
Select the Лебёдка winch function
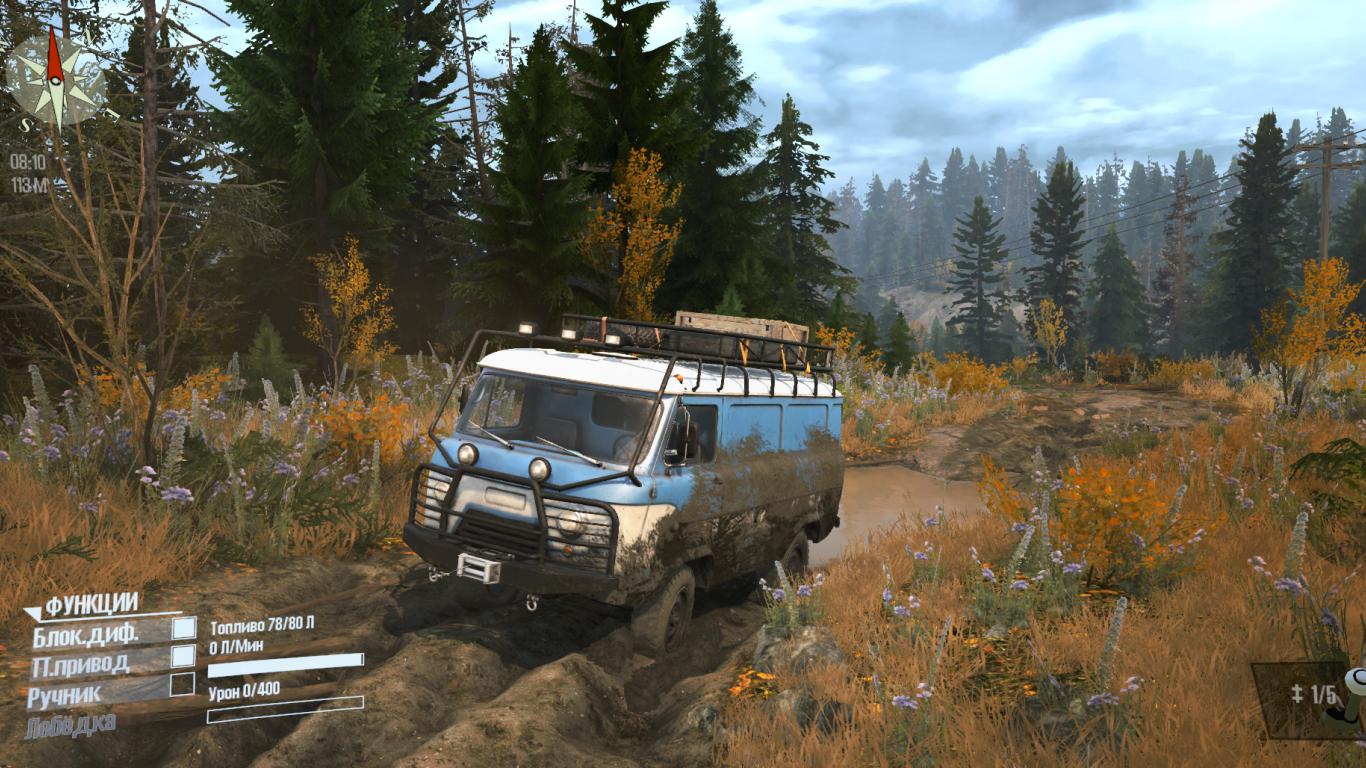coord(70,722)
